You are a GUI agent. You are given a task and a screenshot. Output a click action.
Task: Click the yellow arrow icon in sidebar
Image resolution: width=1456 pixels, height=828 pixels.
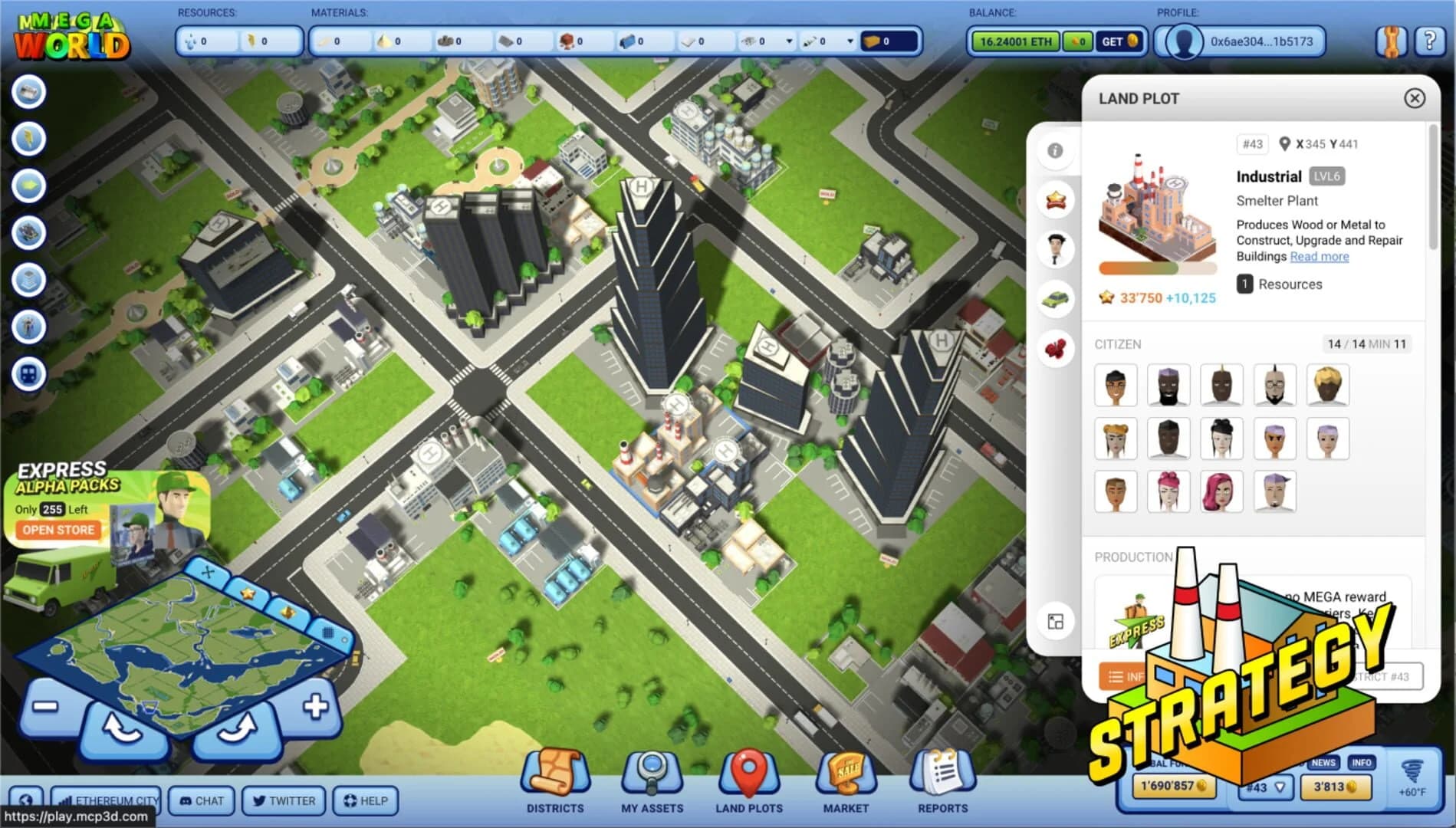click(x=28, y=185)
